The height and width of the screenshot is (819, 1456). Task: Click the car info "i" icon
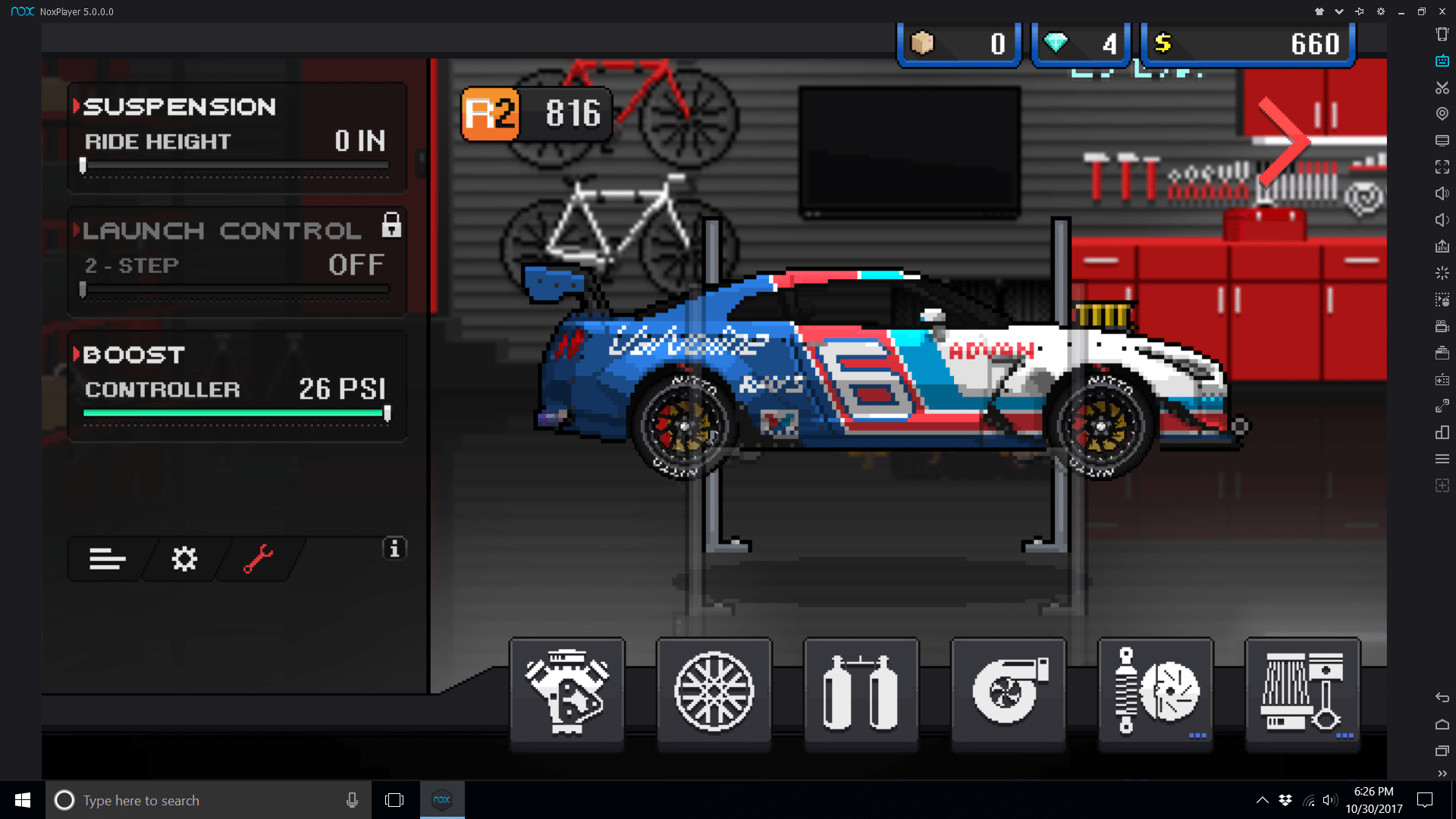pyautogui.click(x=394, y=548)
